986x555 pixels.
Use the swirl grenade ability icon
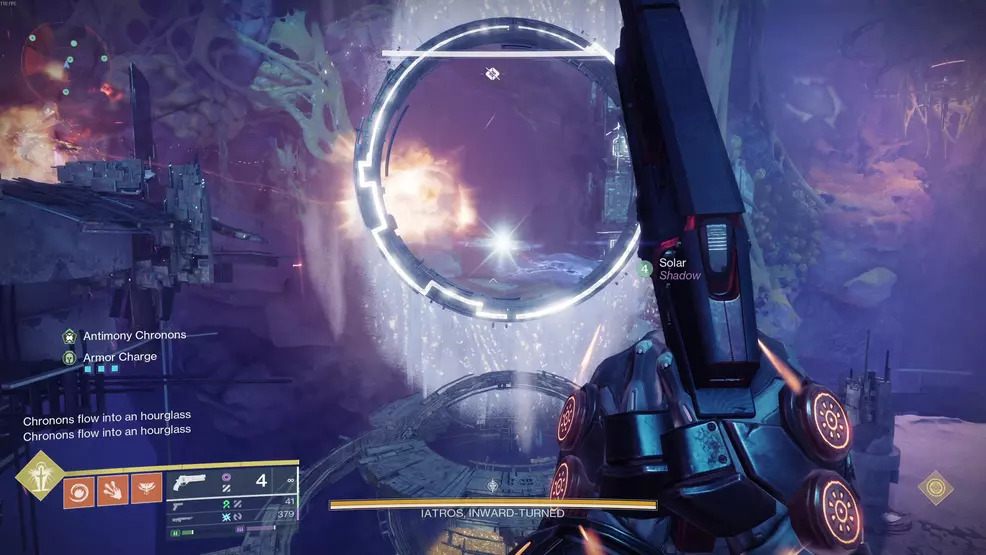point(79,491)
